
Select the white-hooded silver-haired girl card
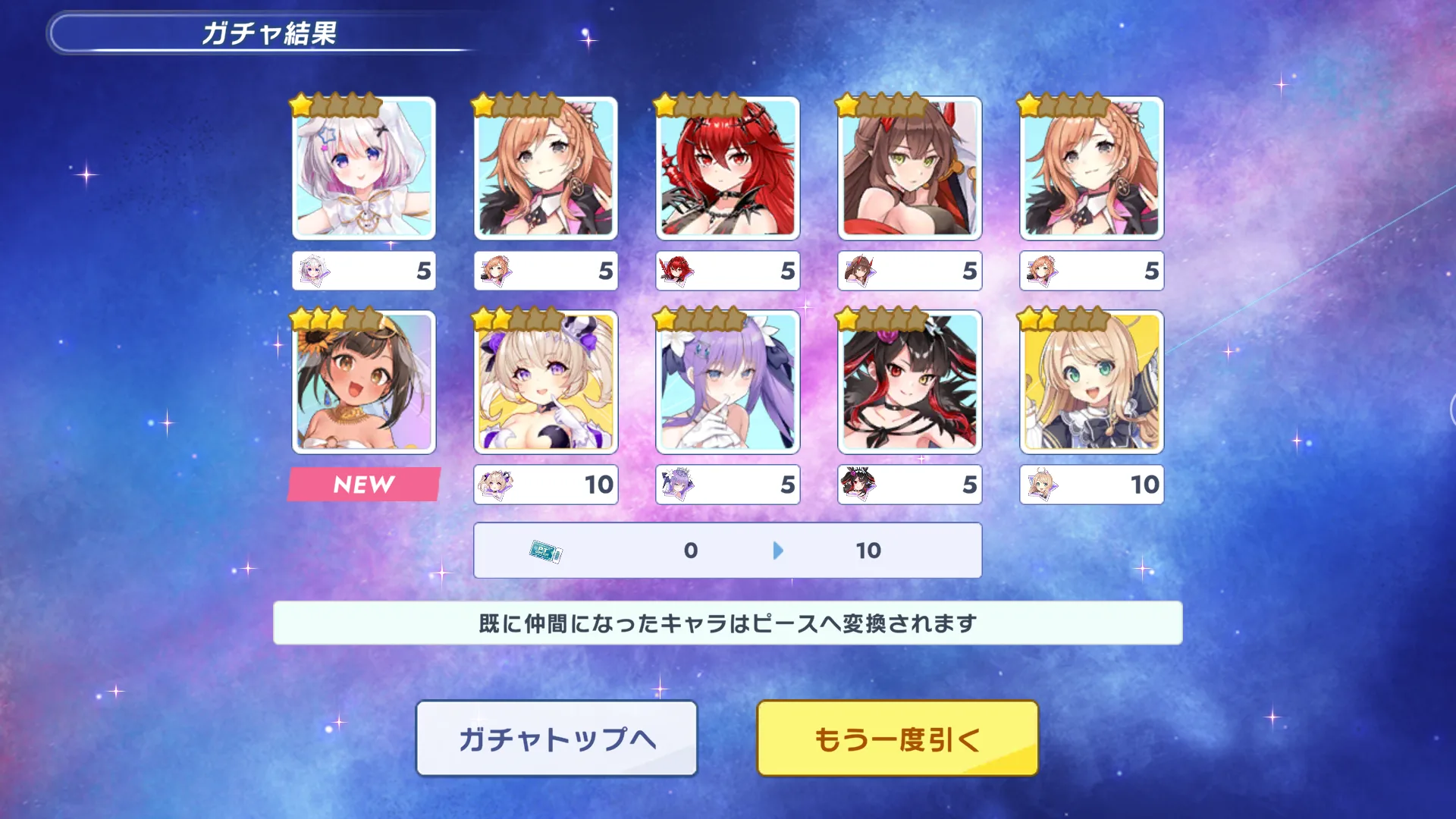coord(364,168)
